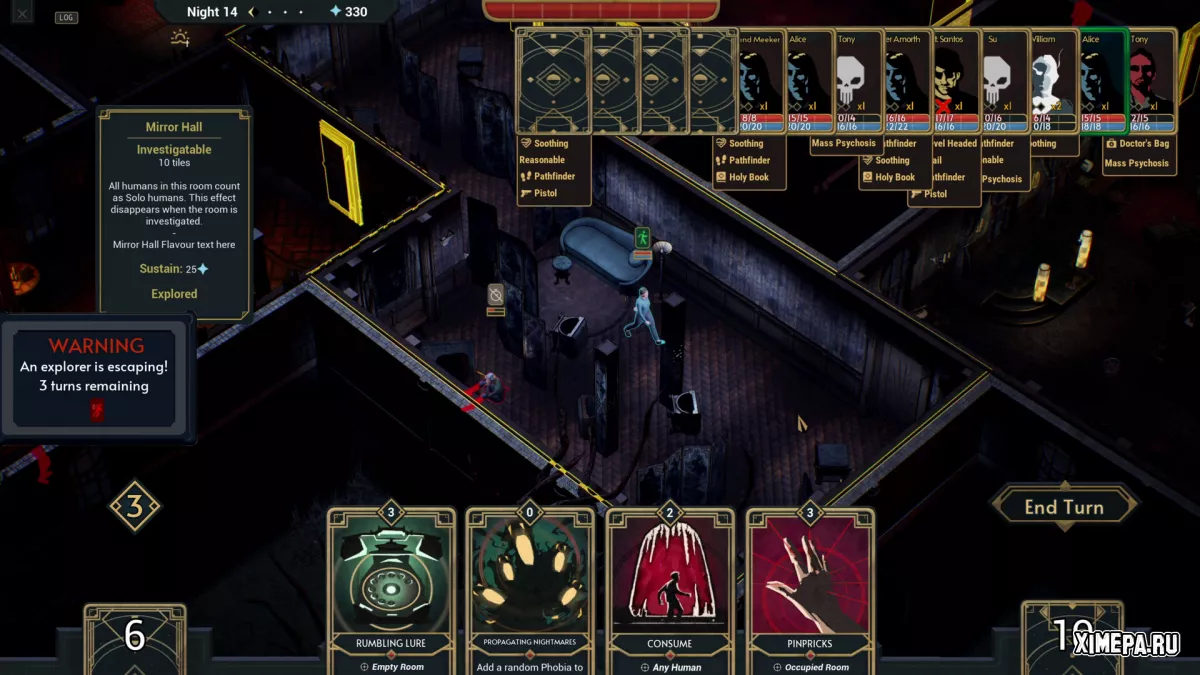
Task: Close the view with the X button
Action: 22,13
